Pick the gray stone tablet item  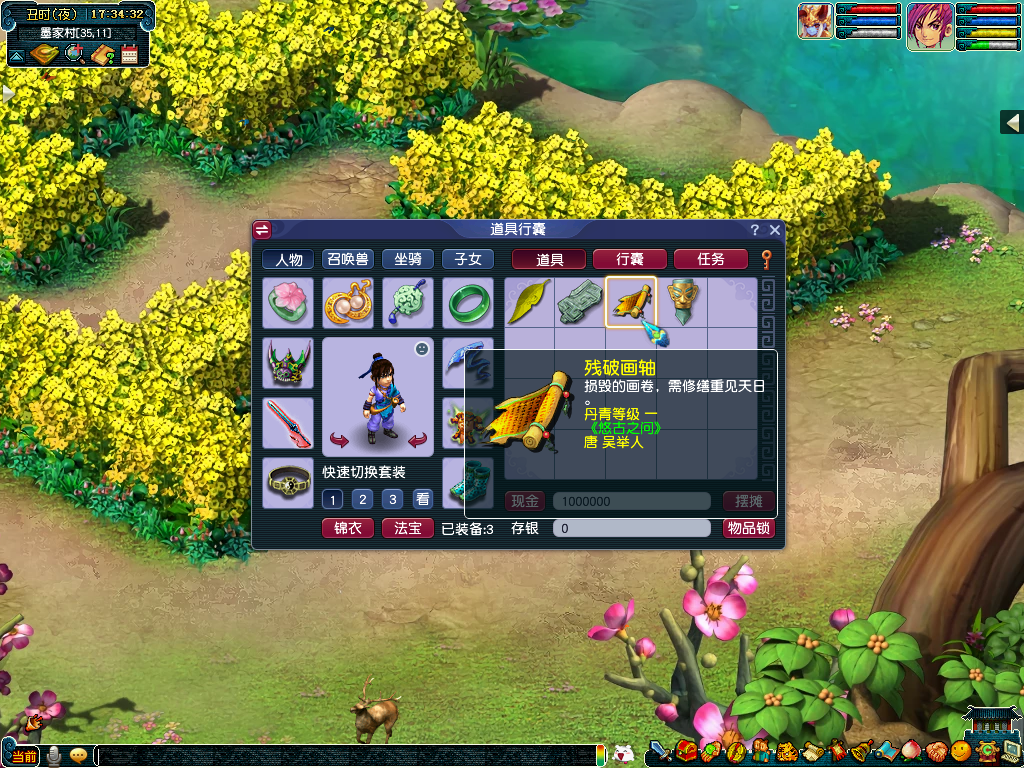point(580,302)
